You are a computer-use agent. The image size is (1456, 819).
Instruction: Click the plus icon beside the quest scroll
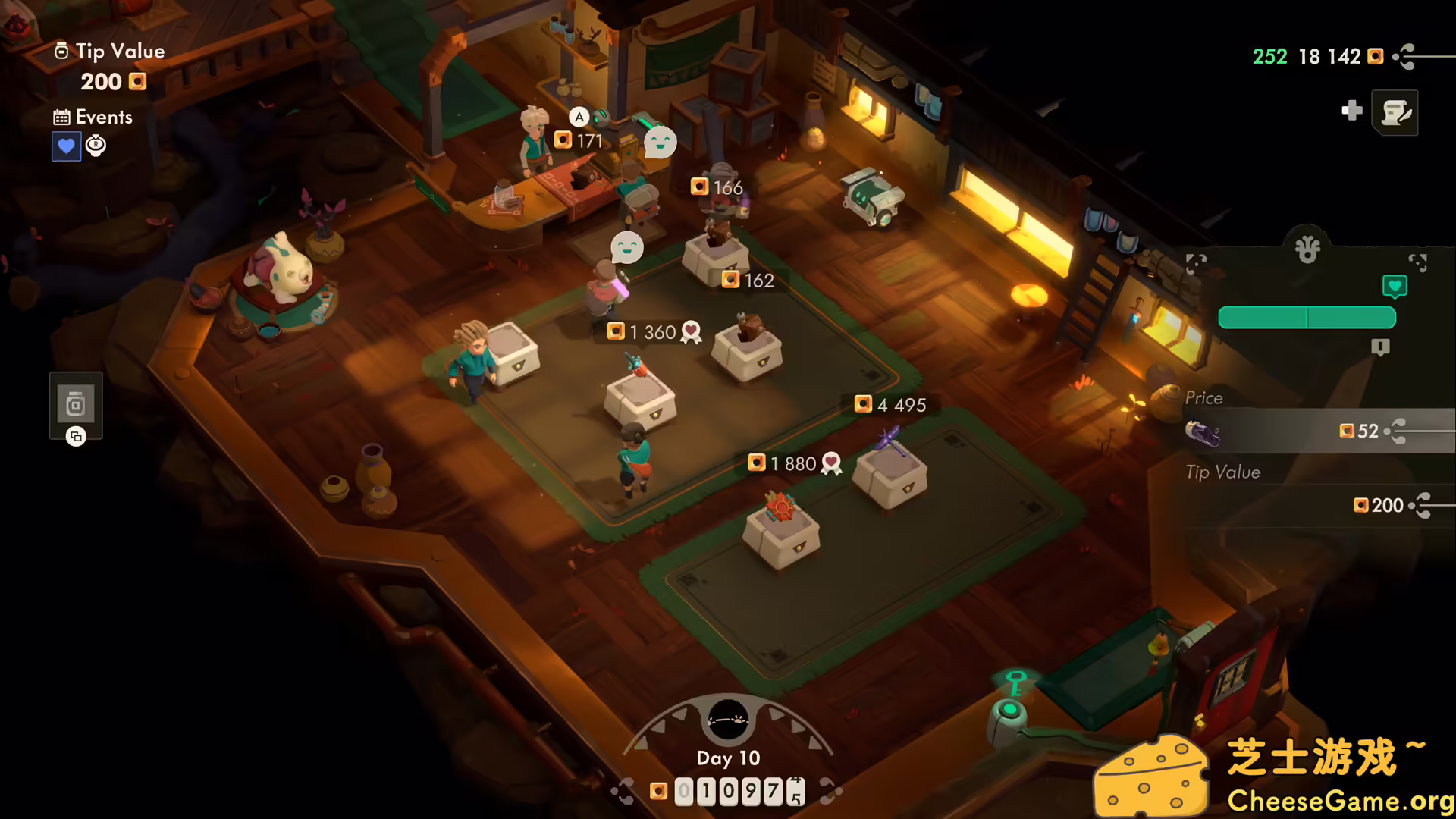click(1352, 111)
